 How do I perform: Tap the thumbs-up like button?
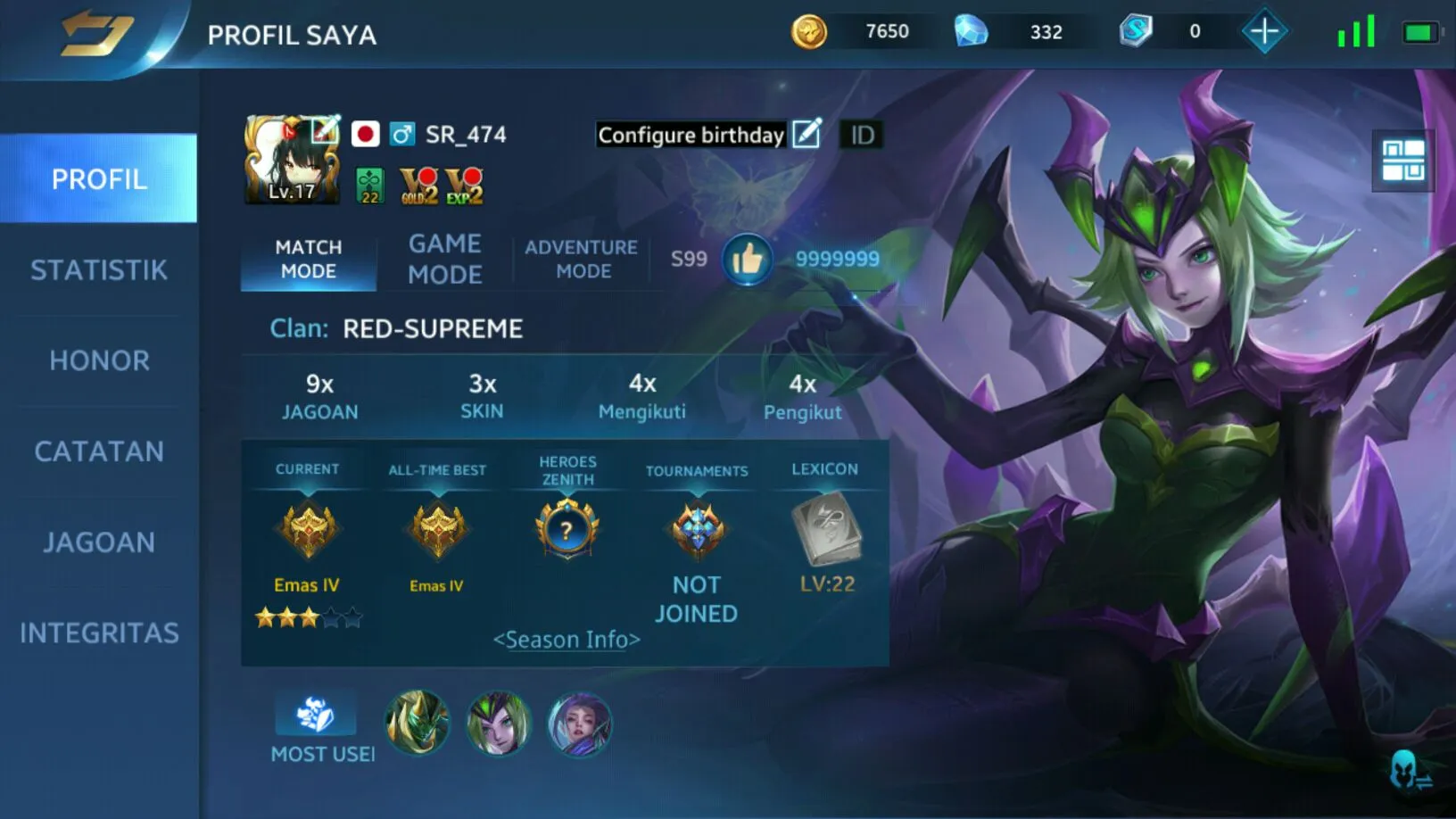click(747, 260)
